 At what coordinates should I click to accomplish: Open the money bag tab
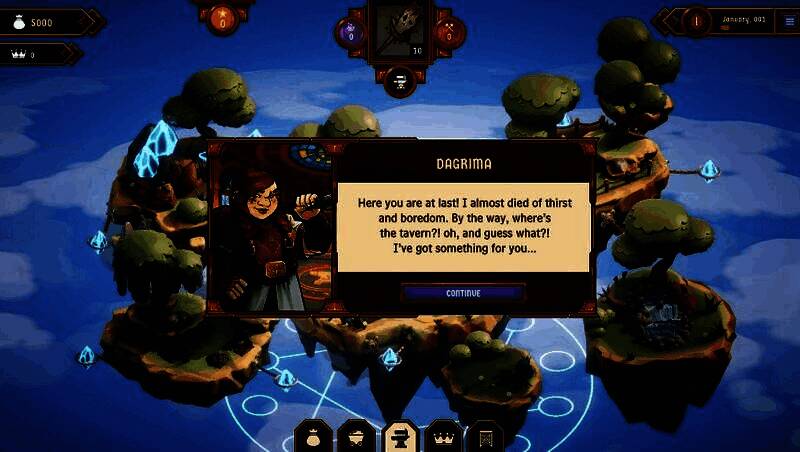[x=311, y=437]
